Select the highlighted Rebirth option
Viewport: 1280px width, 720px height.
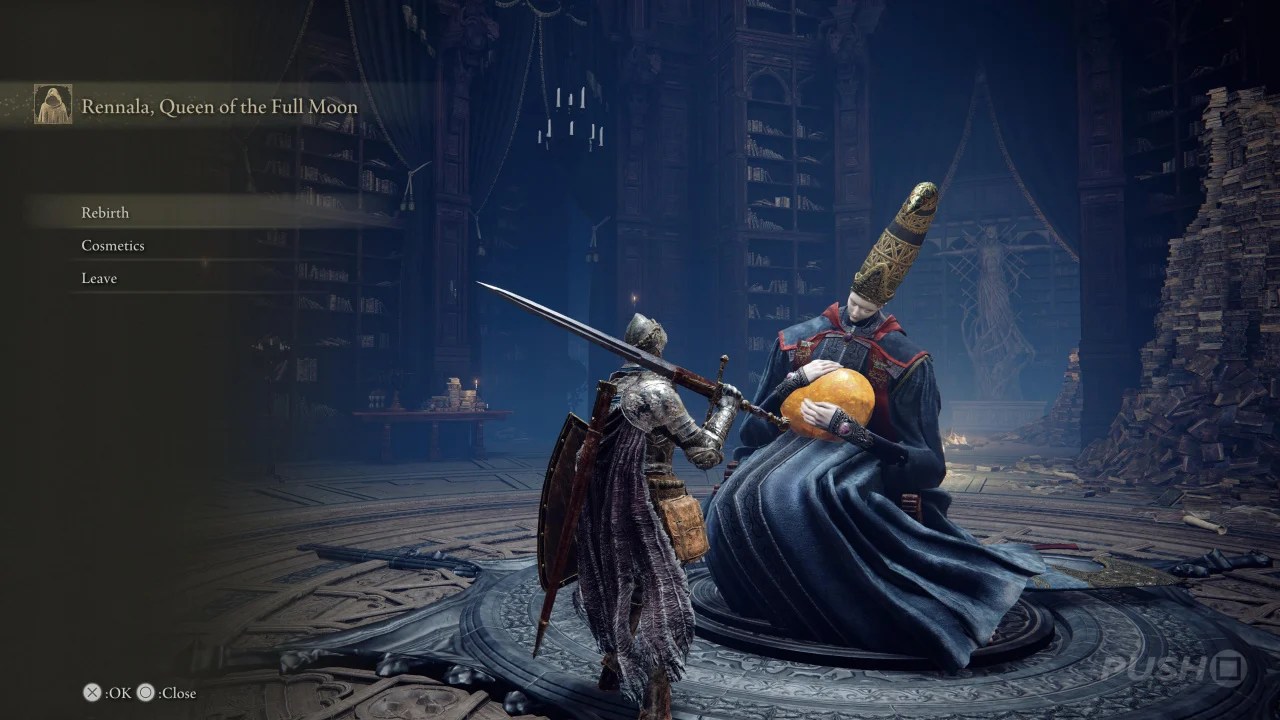click(105, 212)
